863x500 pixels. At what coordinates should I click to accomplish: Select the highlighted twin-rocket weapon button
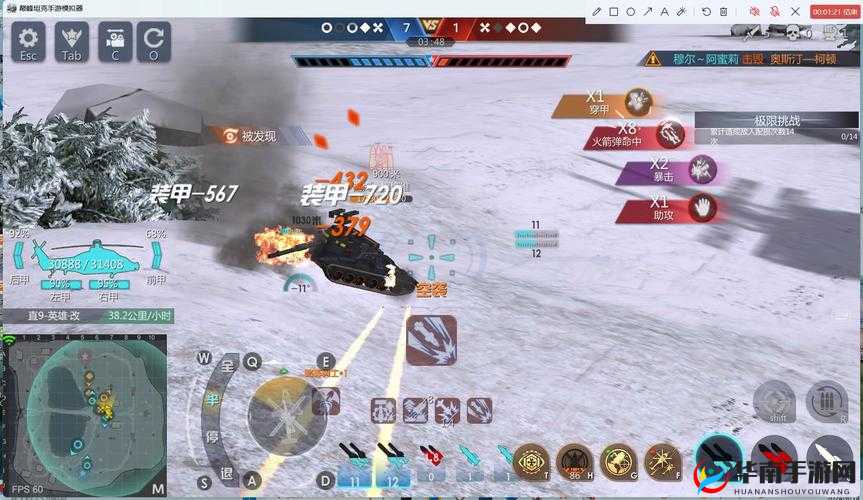click(719, 458)
